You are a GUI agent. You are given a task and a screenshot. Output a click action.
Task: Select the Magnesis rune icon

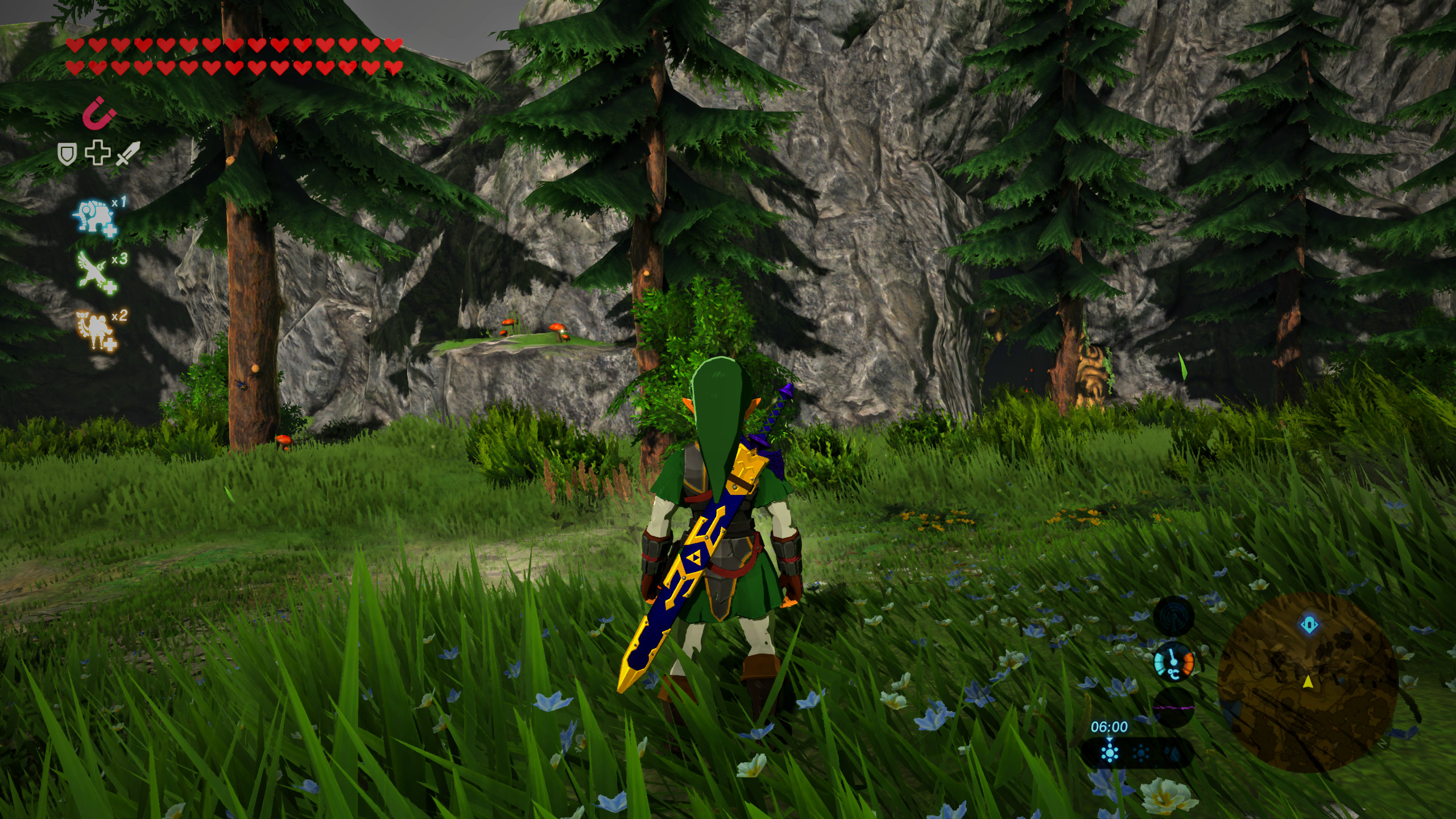pyautogui.click(x=98, y=114)
